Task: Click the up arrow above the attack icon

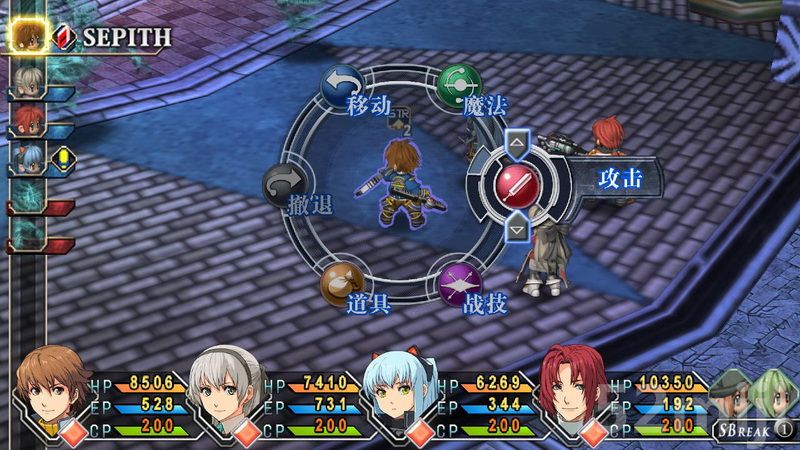Action: click(517, 143)
